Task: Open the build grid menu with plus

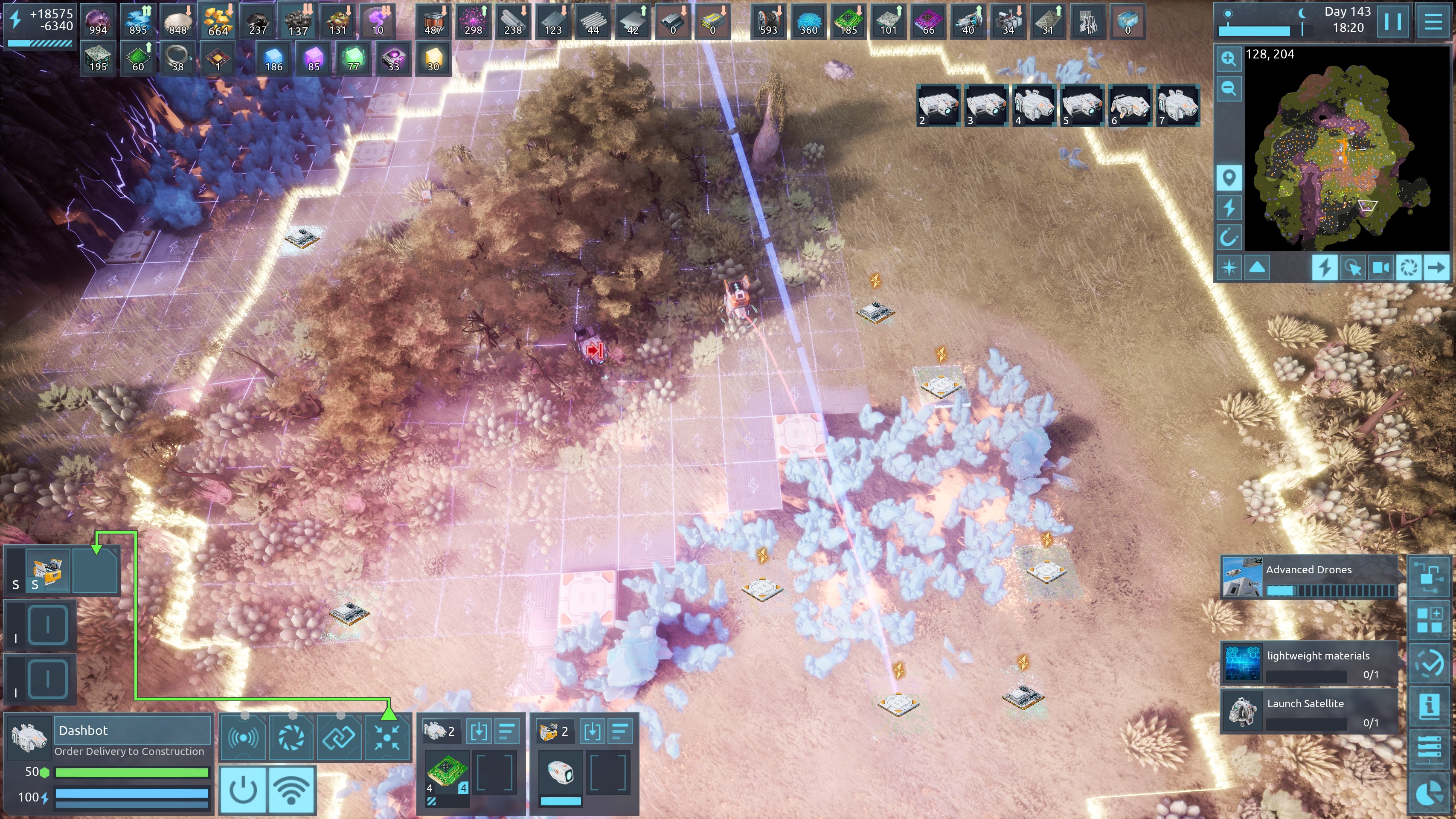Action: pos(1430,620)
